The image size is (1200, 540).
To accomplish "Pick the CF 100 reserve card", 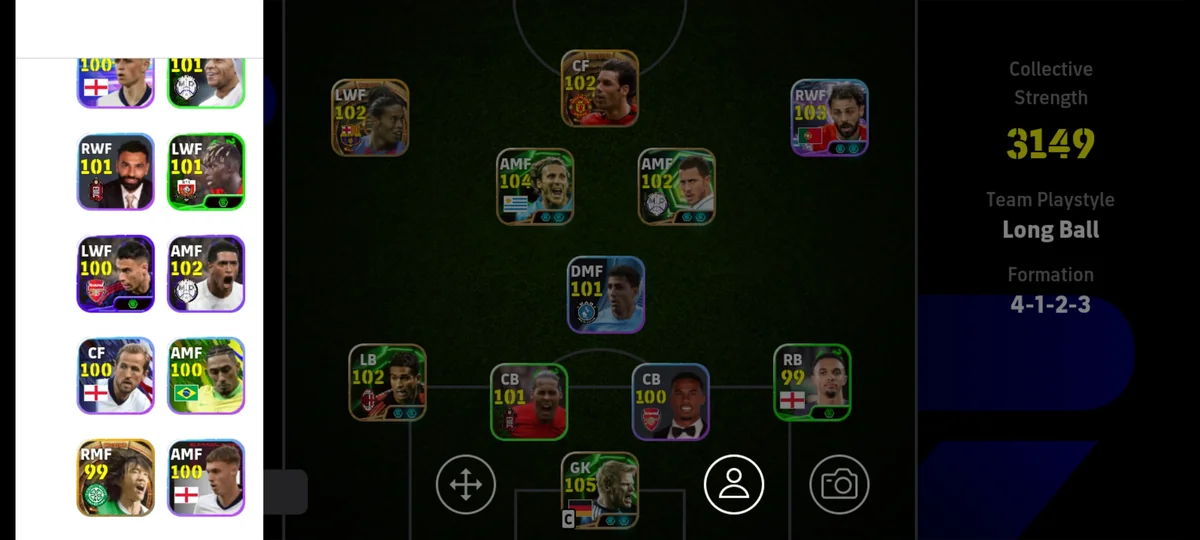I will (116, 376).
